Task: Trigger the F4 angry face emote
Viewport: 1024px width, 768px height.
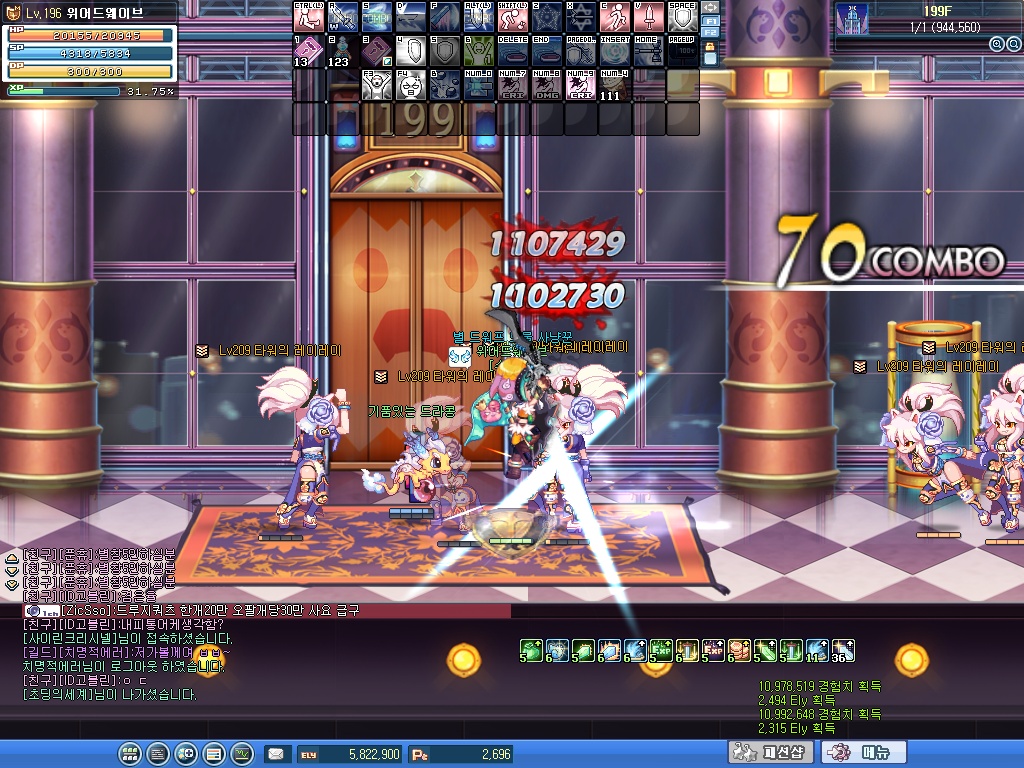Action: (410, 85)
